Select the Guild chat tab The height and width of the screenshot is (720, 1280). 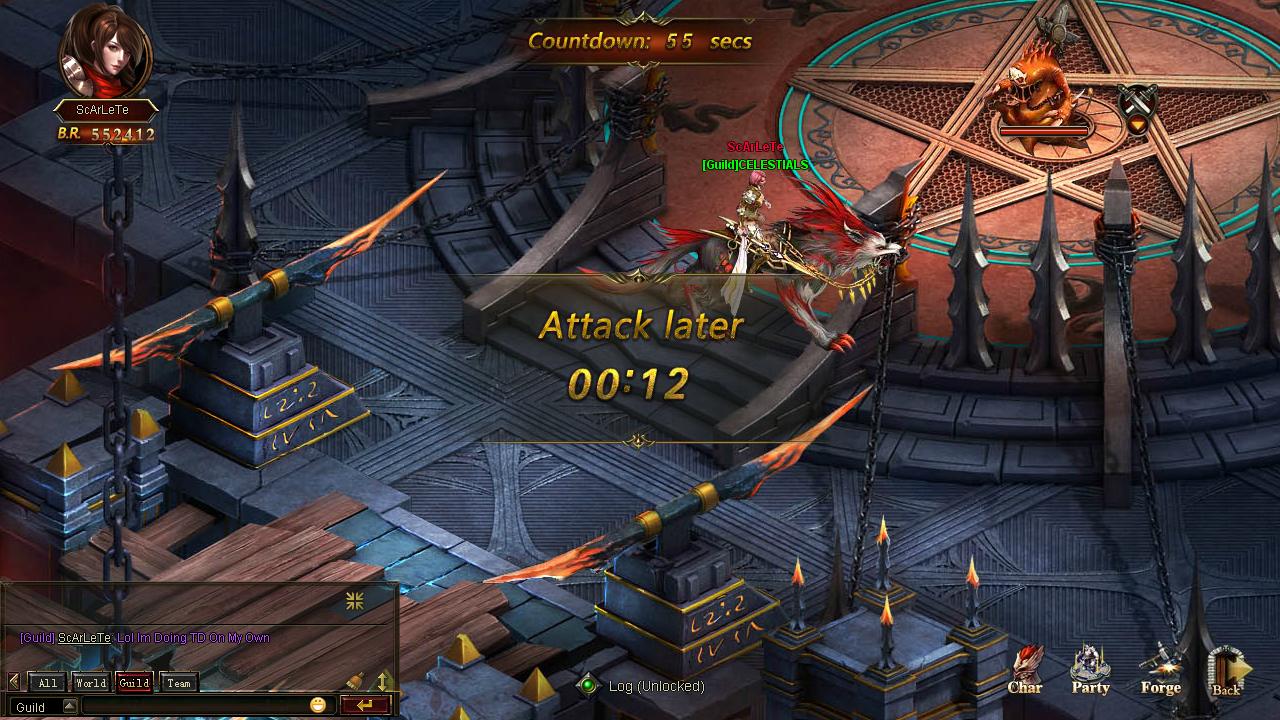[x=134, y=683]
